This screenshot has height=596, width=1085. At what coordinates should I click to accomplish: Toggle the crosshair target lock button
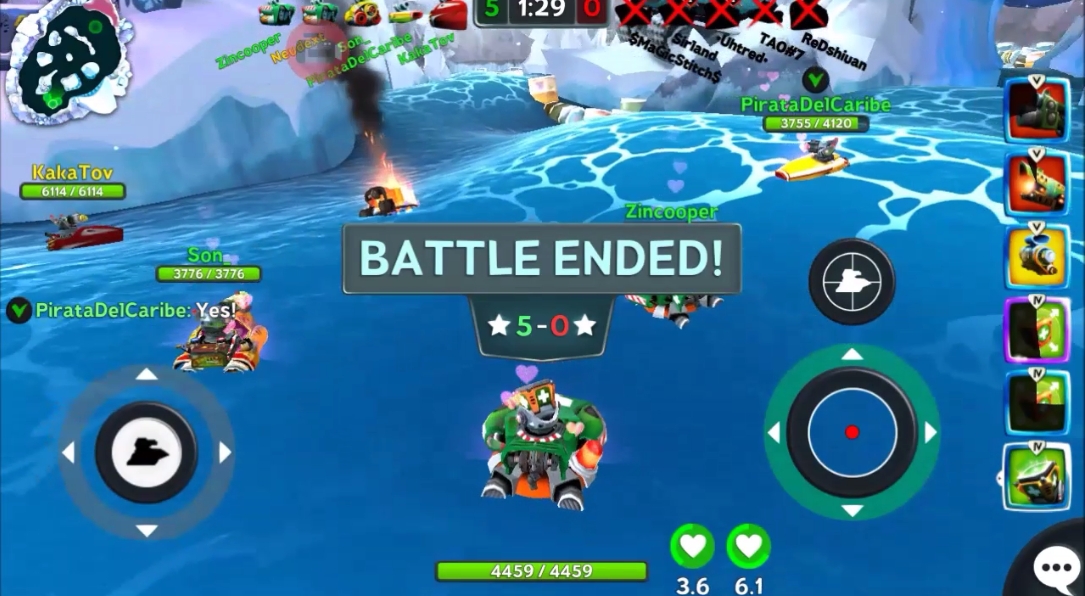[851, 282]
